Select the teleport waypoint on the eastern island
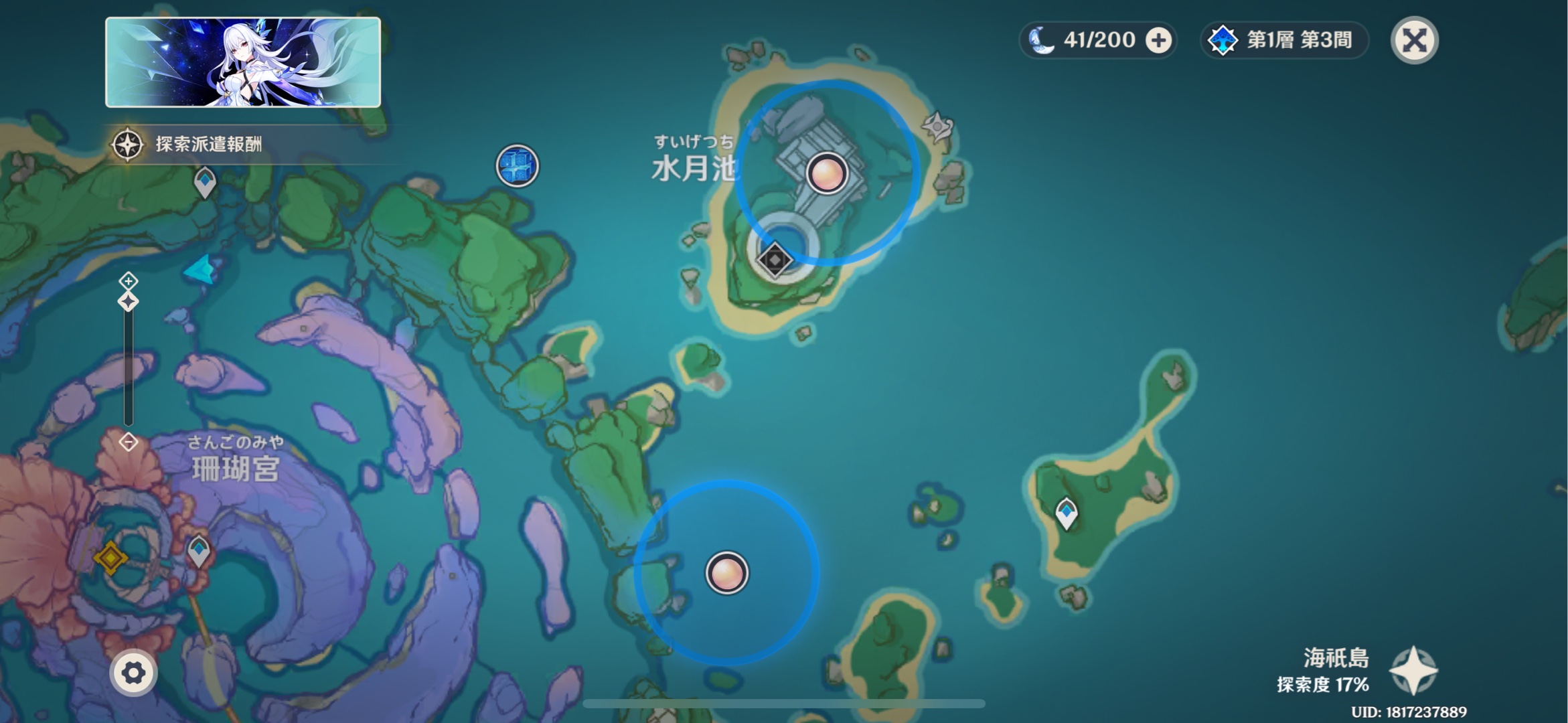The width and height of the screenshot is (1568, 723). 1066,513
